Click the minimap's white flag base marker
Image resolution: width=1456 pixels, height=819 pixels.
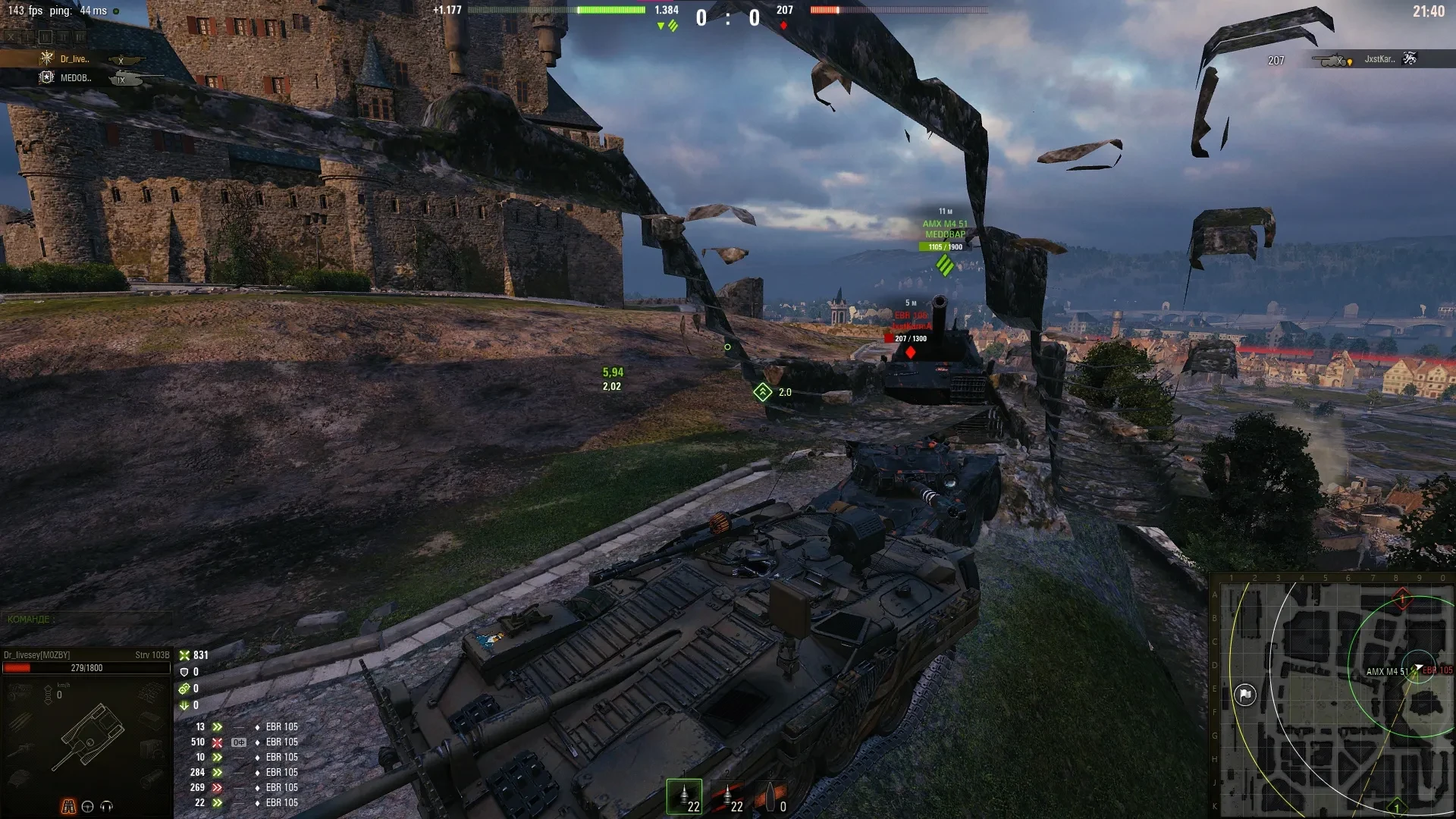click(x=1245, y=695)
